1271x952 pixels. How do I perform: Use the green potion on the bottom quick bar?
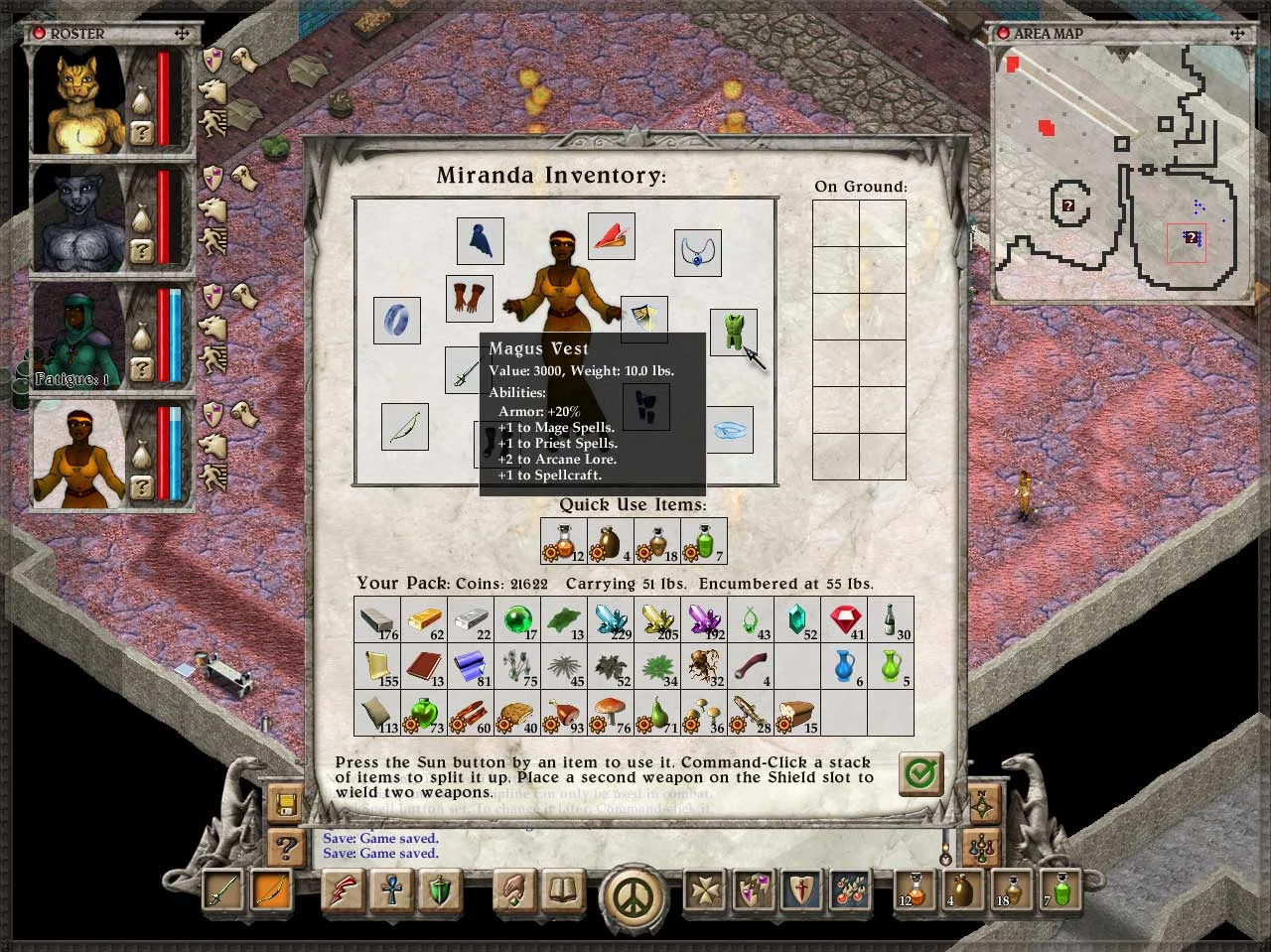tap(1062, 889)
